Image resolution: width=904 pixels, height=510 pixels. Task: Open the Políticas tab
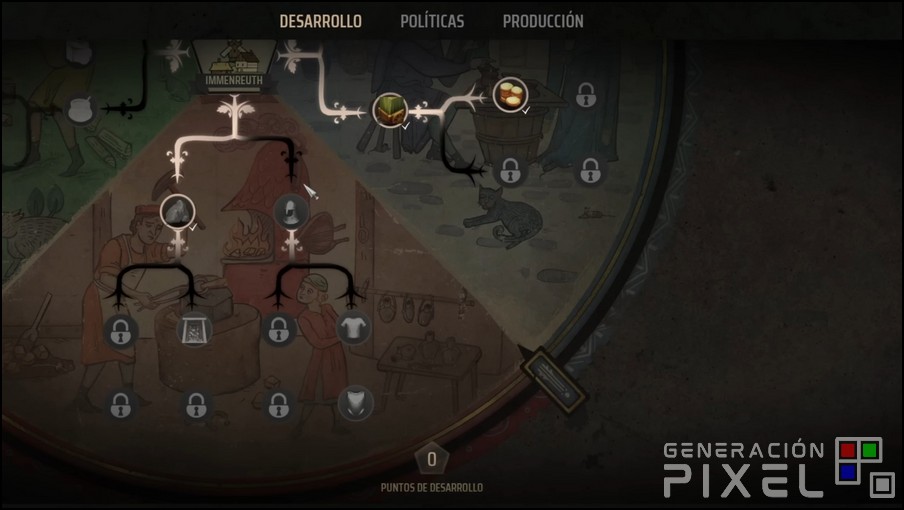pos(432,21)
